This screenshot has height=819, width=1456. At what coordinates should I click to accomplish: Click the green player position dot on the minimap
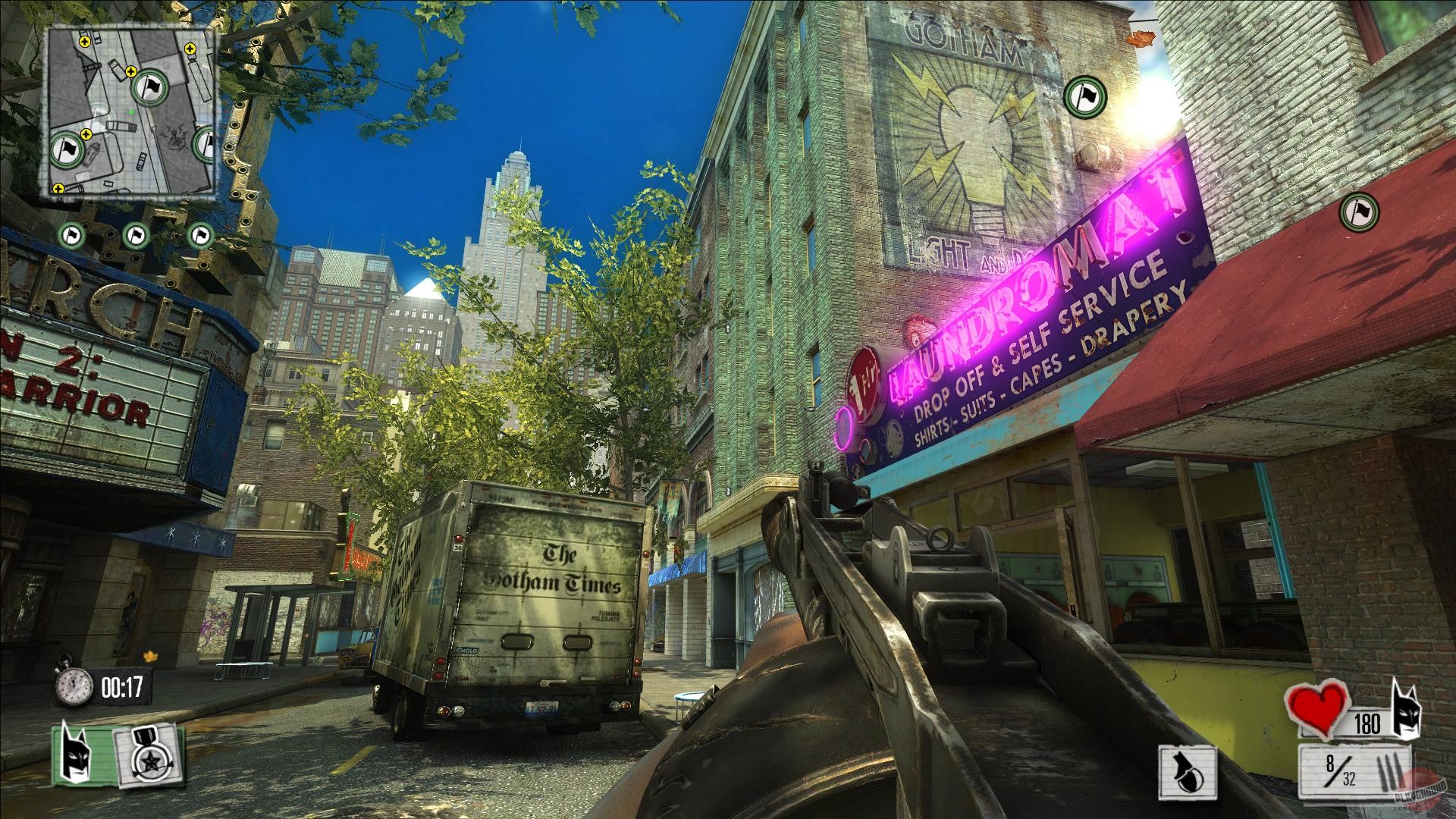click(132, 111)
